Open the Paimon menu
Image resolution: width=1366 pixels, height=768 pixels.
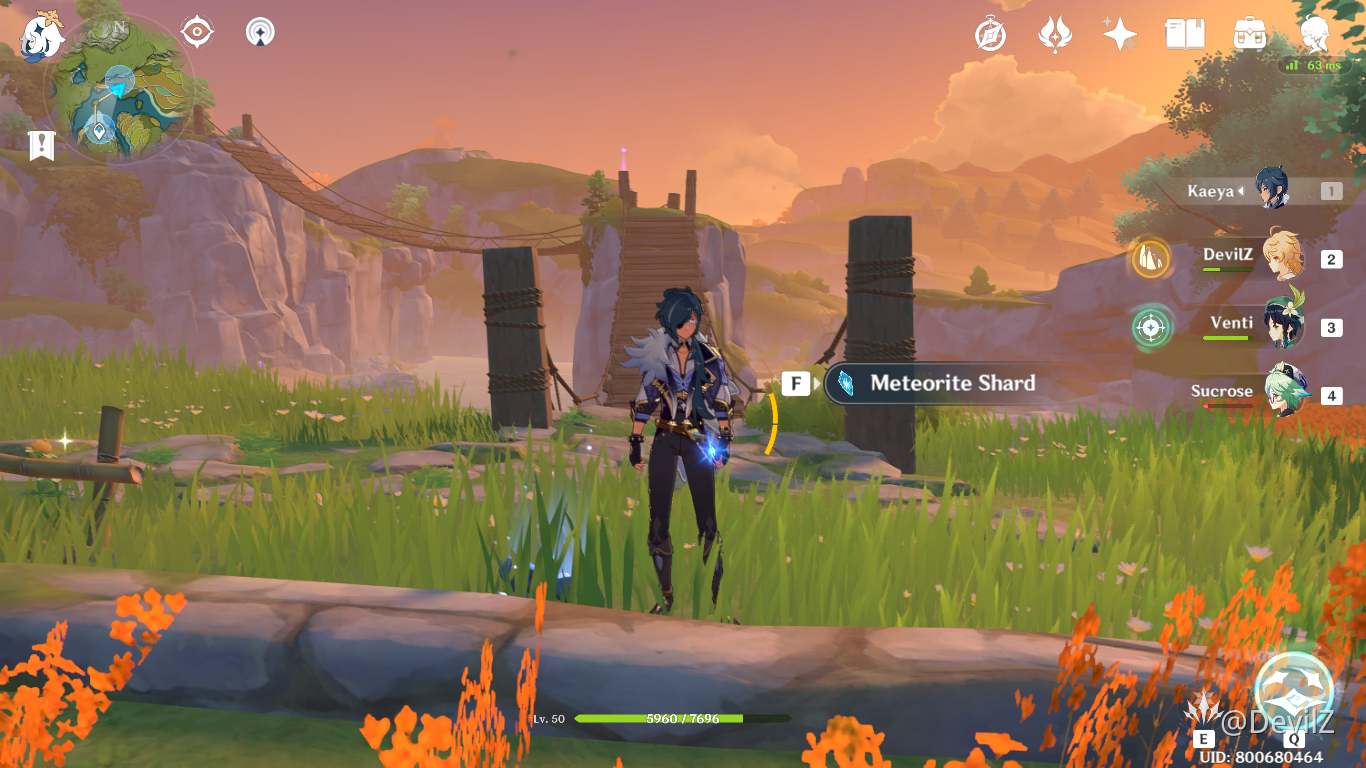(42, 36)
